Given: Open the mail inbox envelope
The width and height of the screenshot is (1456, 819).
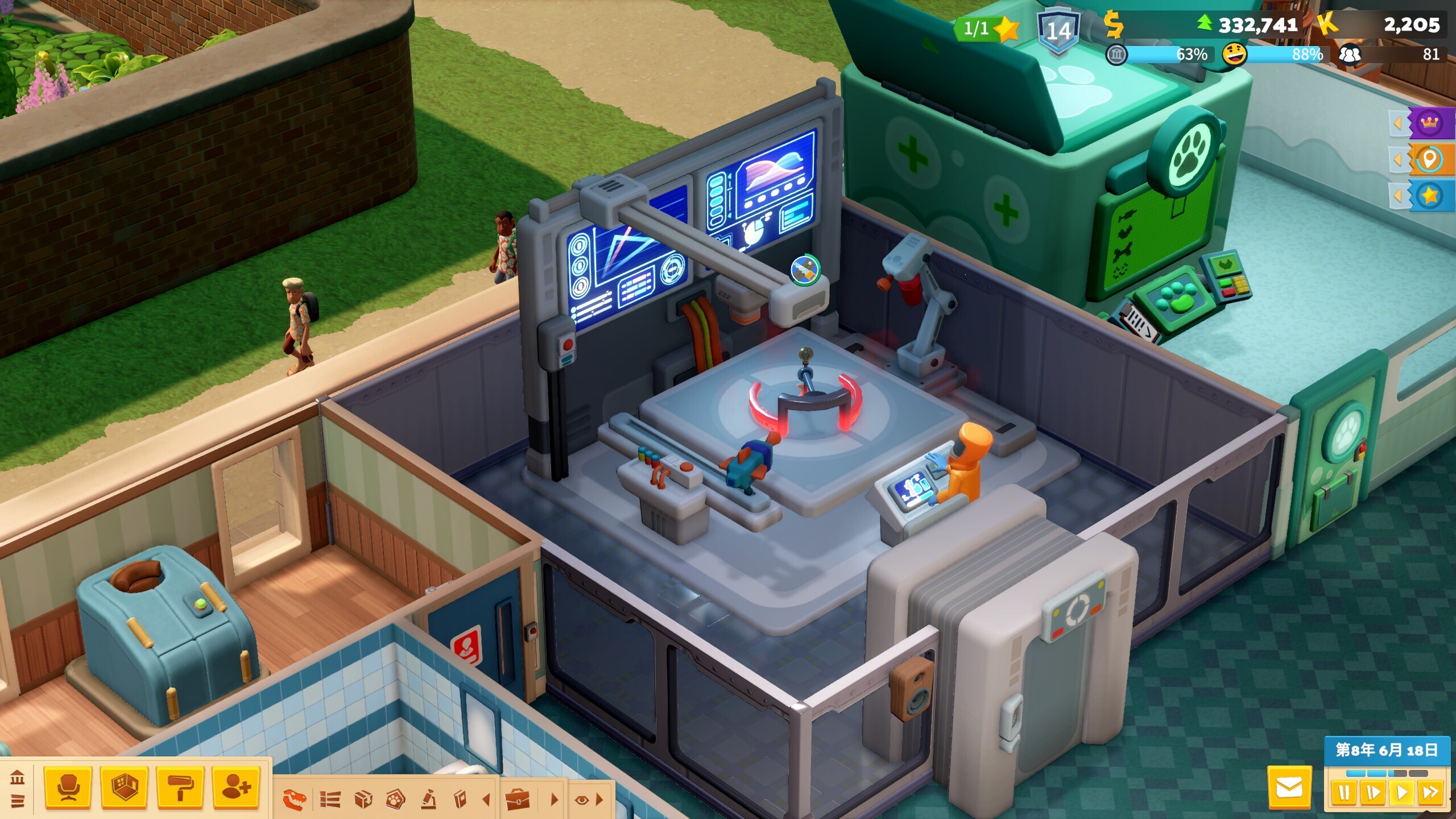Looking at the screenshot, I should (x=1289, y=788).
